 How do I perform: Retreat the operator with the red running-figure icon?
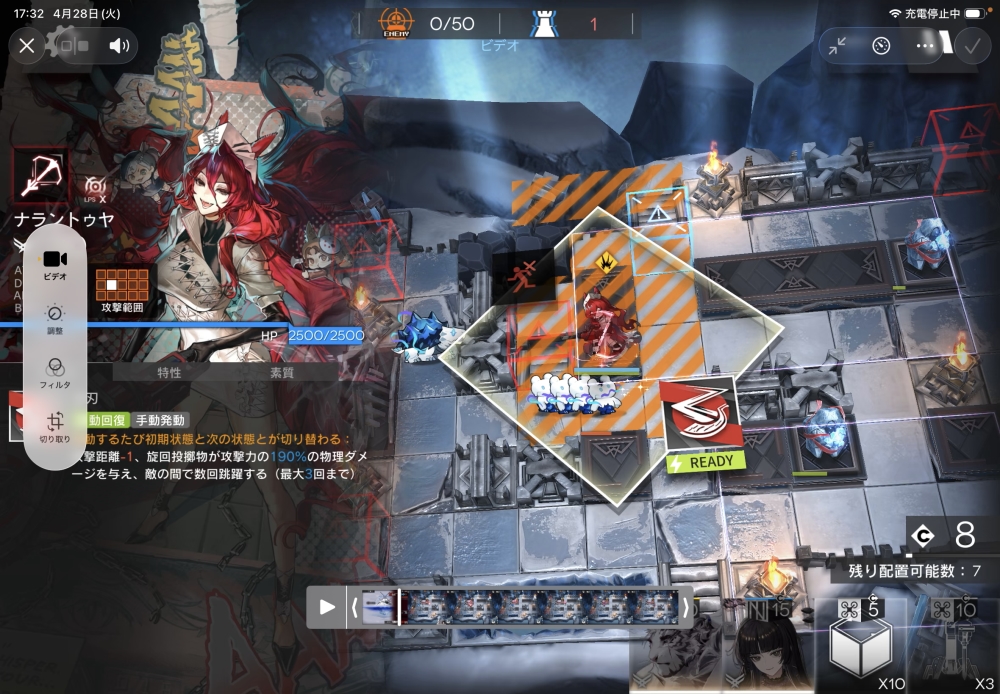tap(520, 282)
